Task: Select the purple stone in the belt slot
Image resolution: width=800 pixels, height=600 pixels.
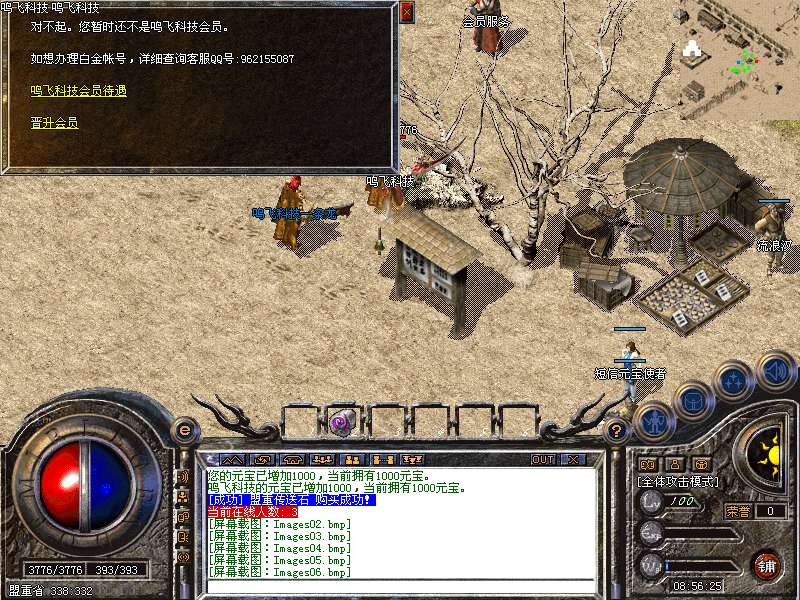Action: pyautogui.click(x=342, y=422)
